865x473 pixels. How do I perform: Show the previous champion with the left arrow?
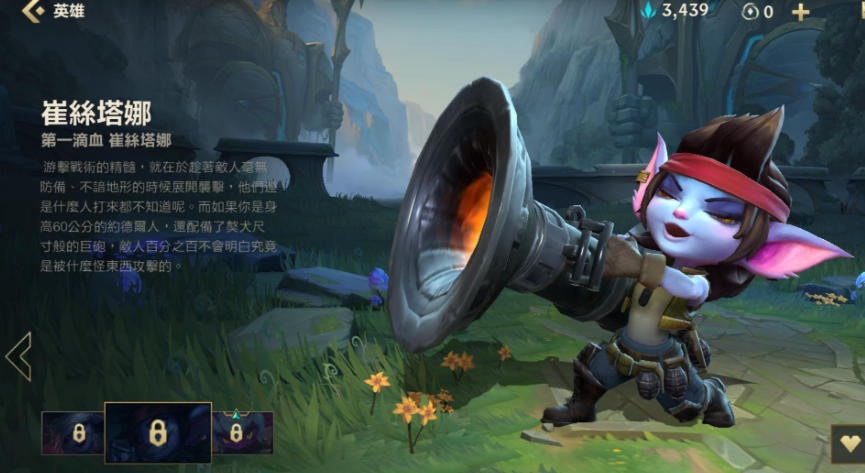coord(19,355)
